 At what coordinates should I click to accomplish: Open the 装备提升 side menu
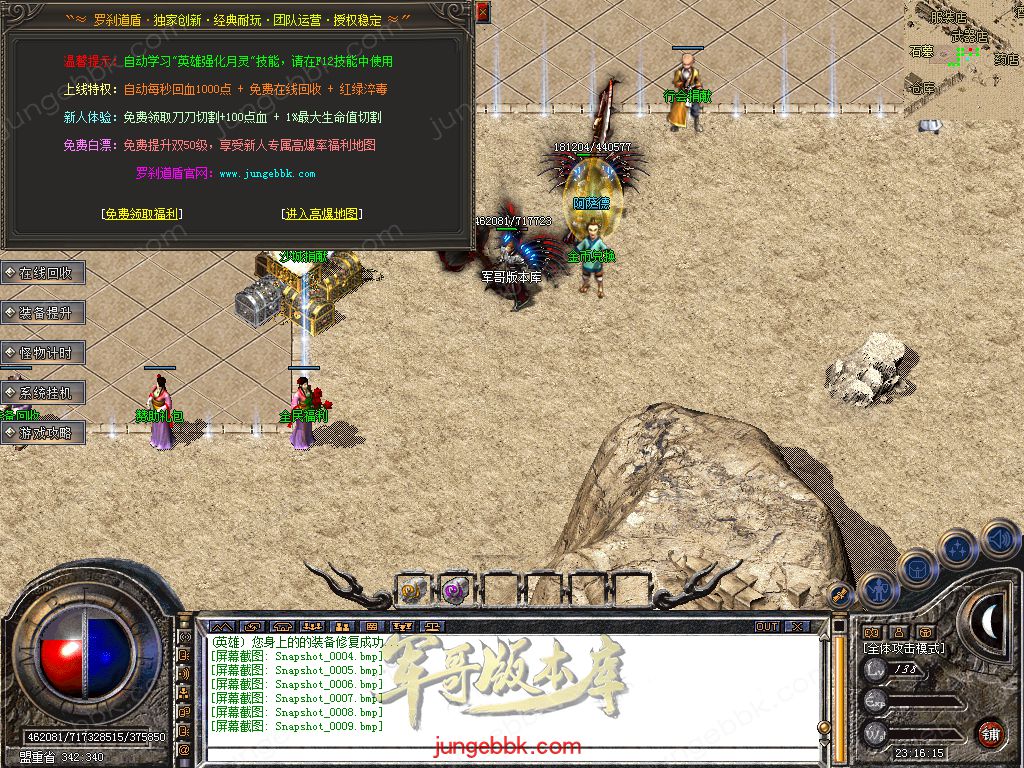(x=44, y=313)
